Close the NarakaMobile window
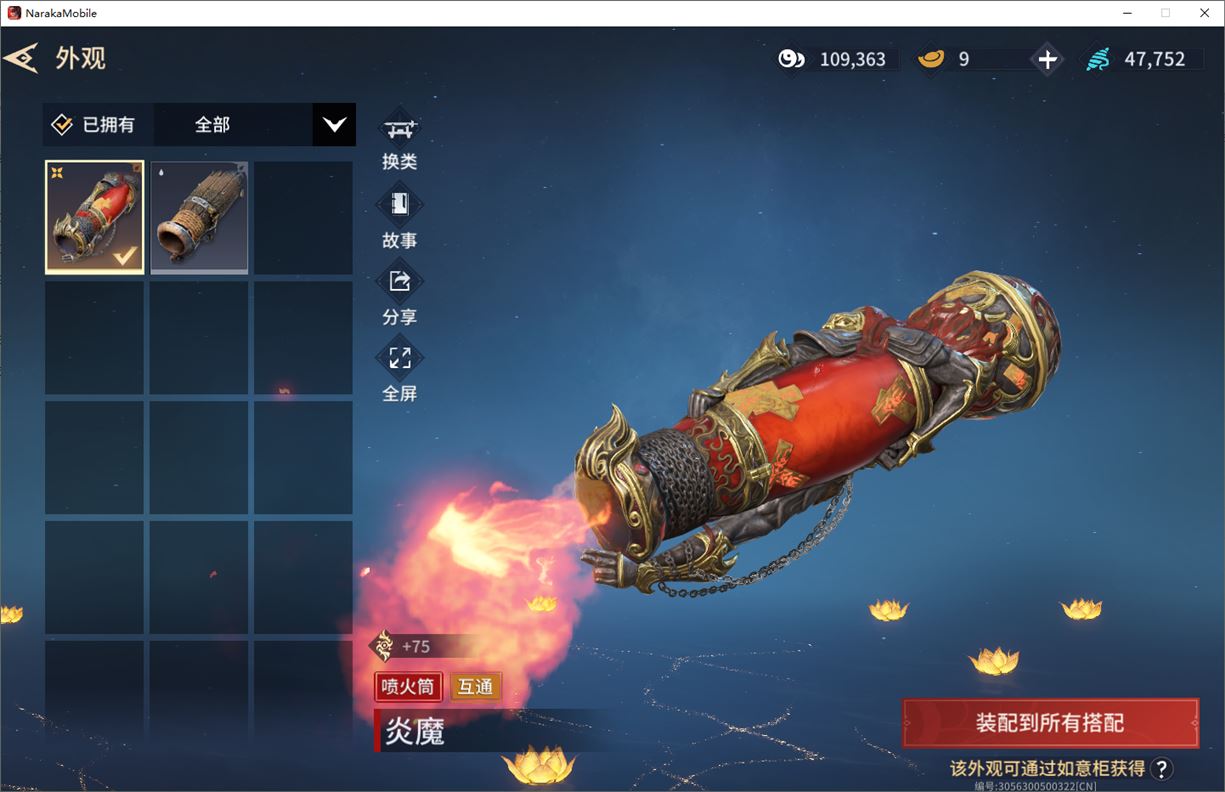 pos(1202,13)
